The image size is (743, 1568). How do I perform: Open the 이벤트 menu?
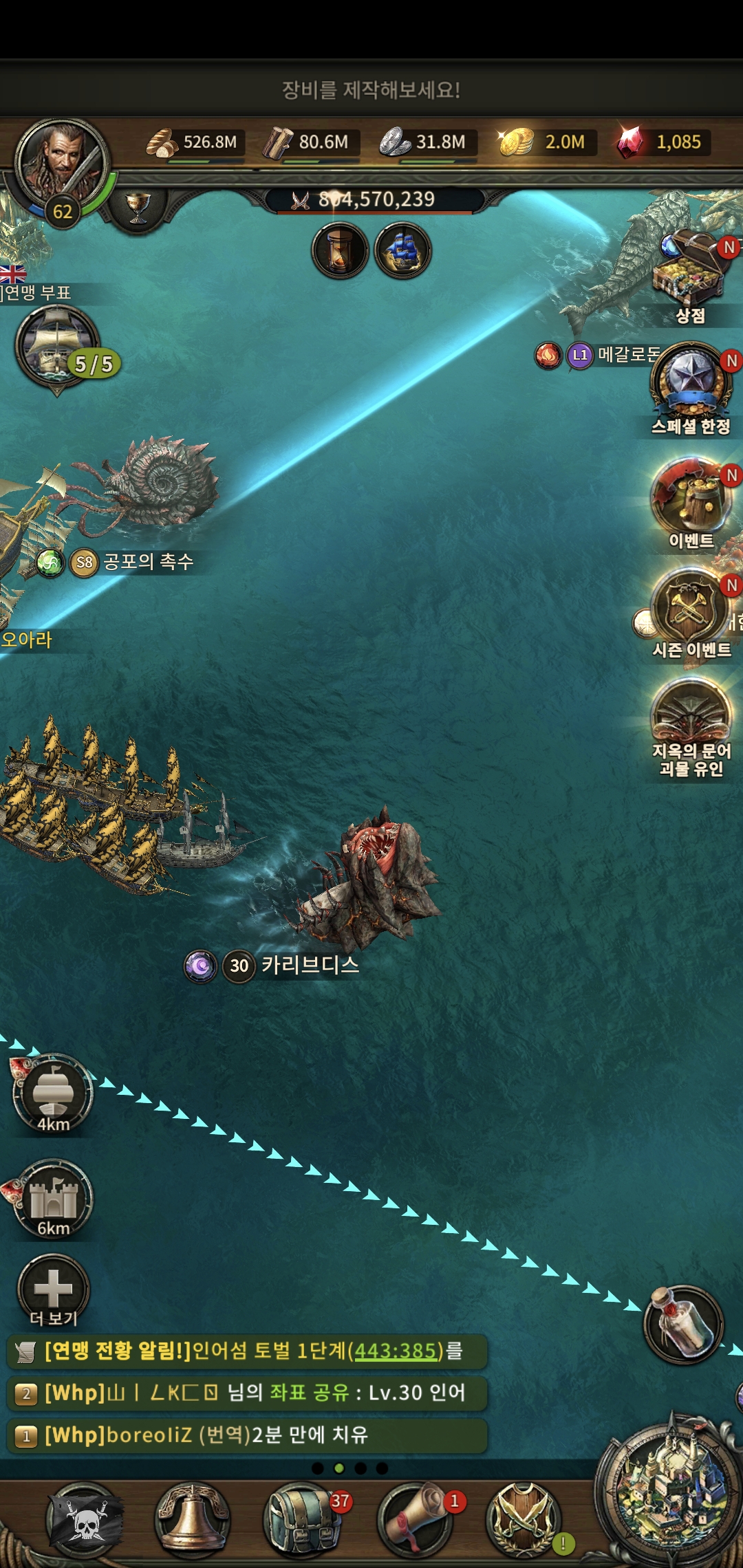pos(690,499)
